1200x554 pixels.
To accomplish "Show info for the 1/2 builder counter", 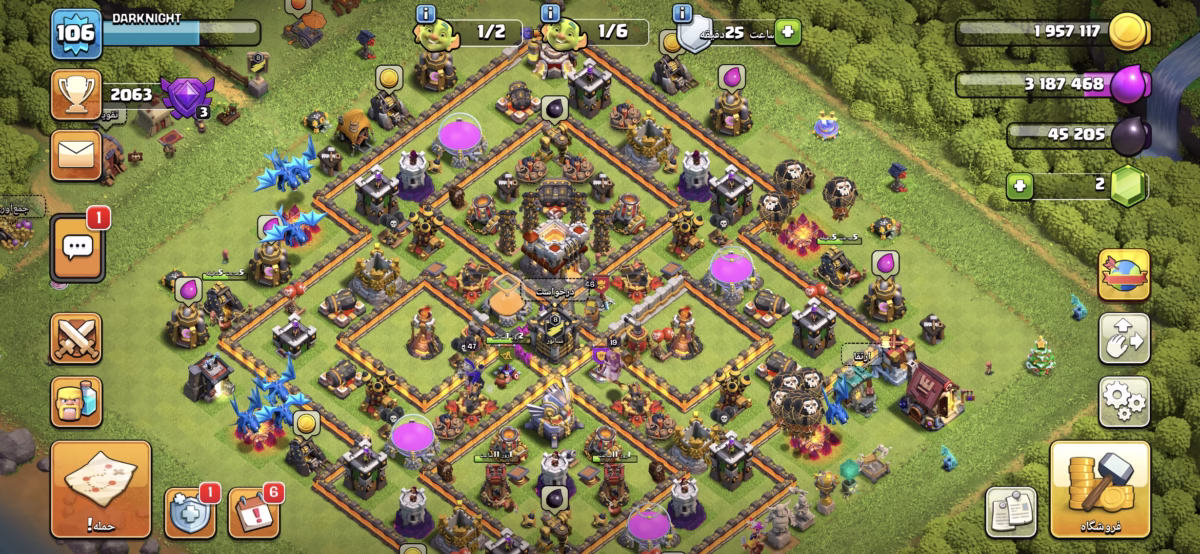I will click(426, 14).
